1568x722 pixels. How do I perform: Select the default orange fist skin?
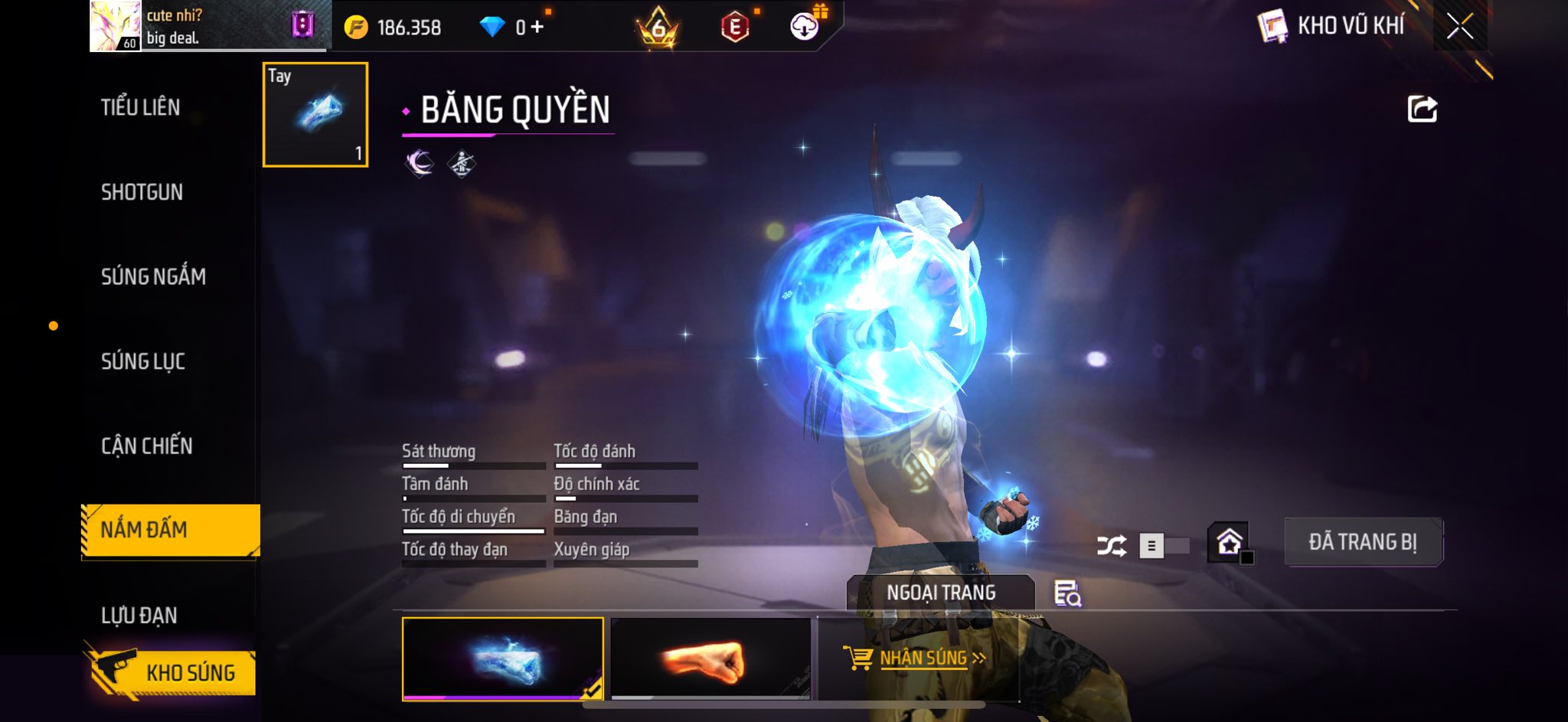click(x=710, y=659)
